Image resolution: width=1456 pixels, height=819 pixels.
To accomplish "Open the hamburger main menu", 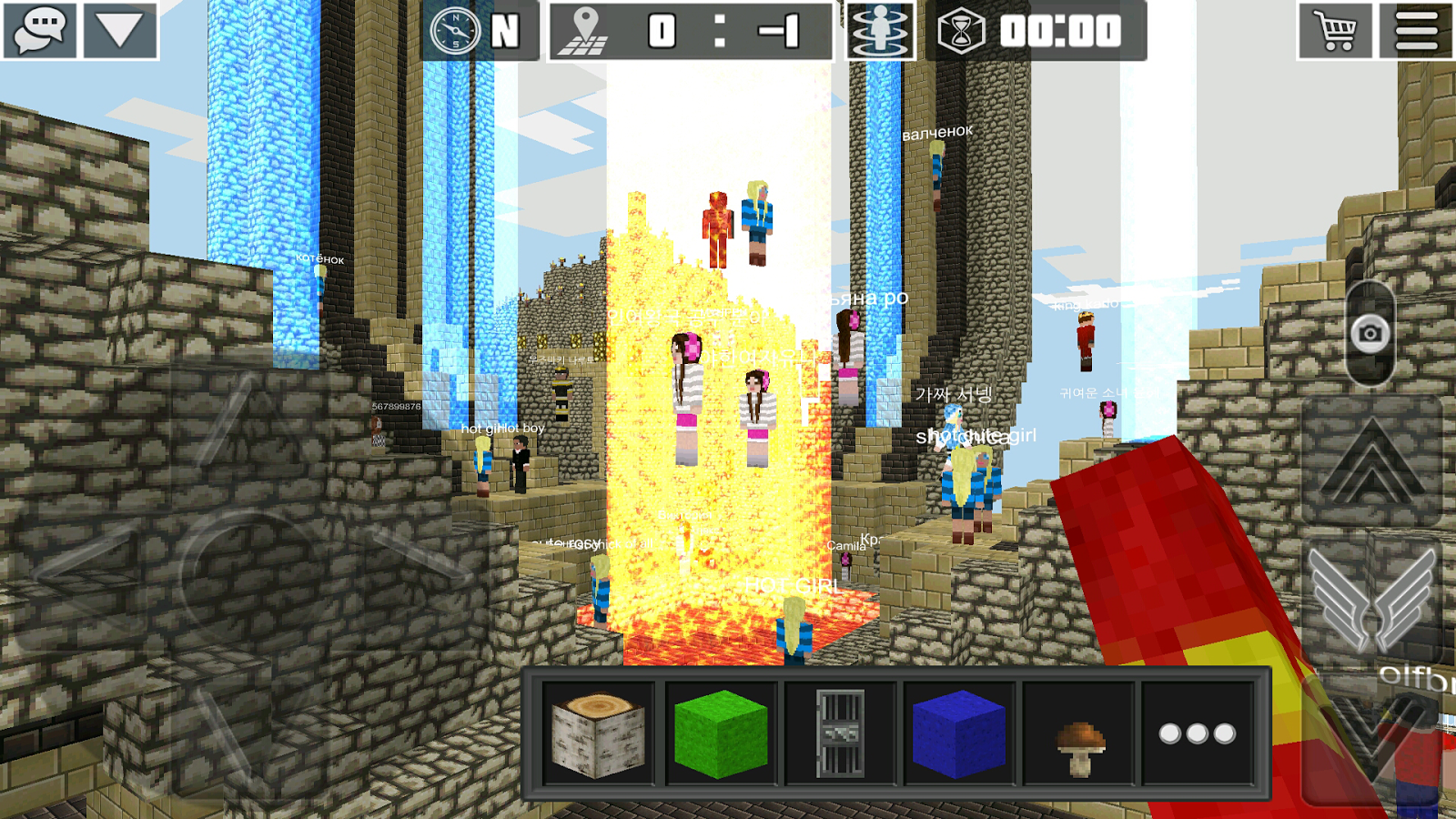I will click(x=1416, y=31).
